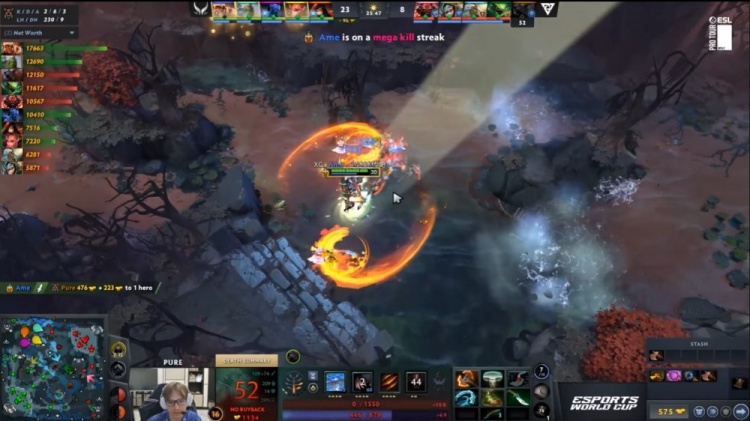Screen dimensions: 750x421
Task: Click the Roshan timer icon beside minimap
Action: coord(118,349)
